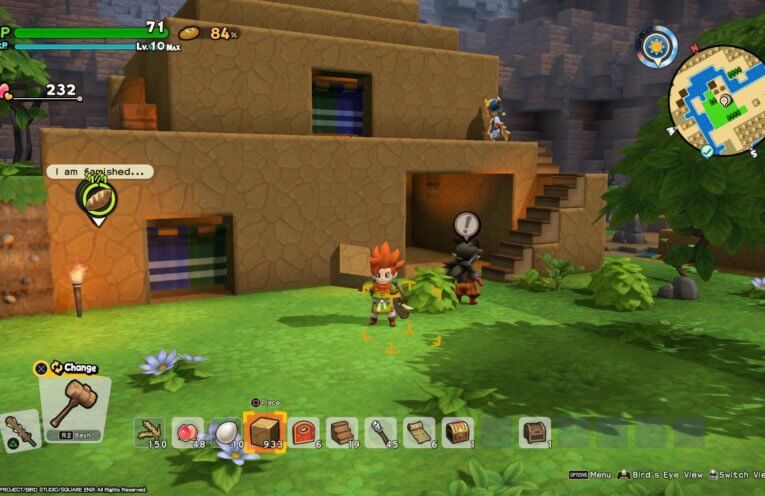
Task: Select the wooden hammer weapon slot
Action: tap(74, 397)
